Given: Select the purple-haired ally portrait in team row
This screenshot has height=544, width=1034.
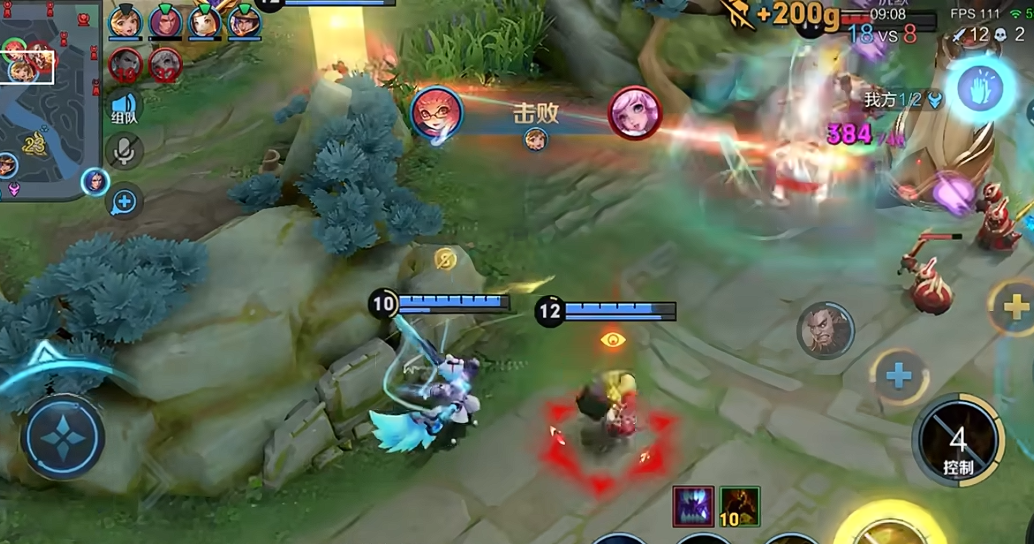Looking at the screenshot, I should [x=165, y=21].
